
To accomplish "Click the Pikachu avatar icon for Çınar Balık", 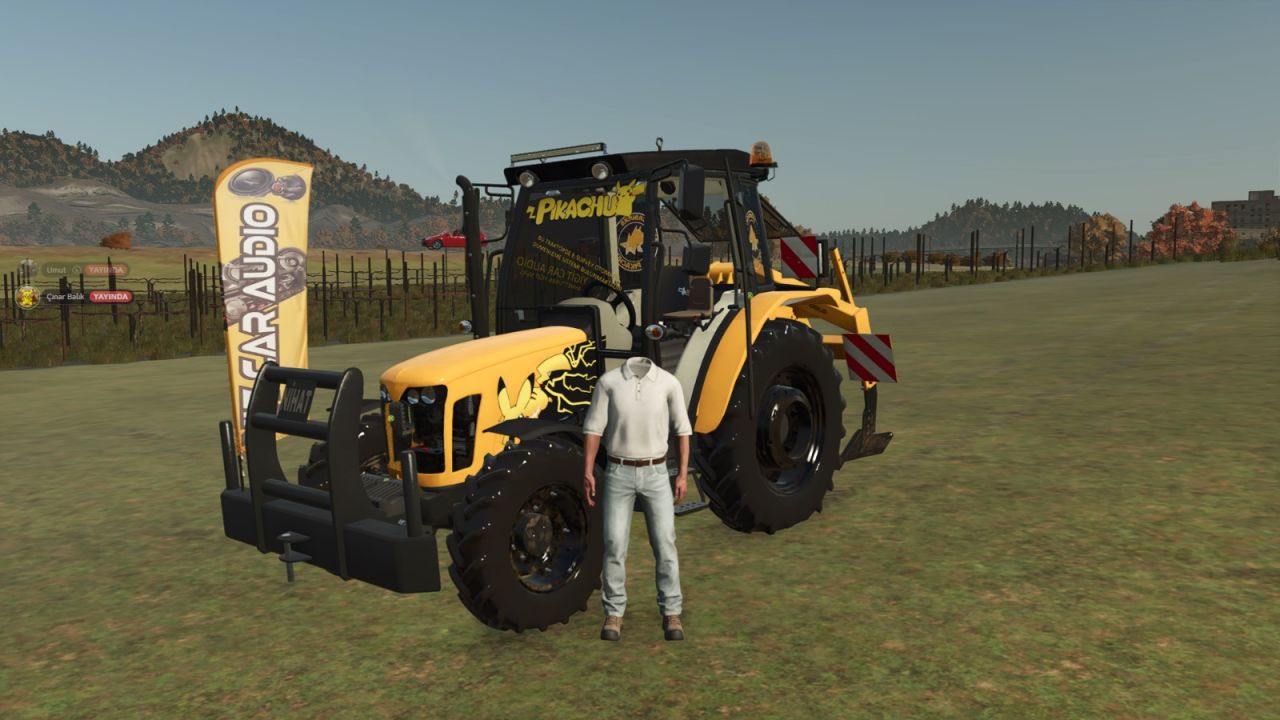I will point(27,297).
